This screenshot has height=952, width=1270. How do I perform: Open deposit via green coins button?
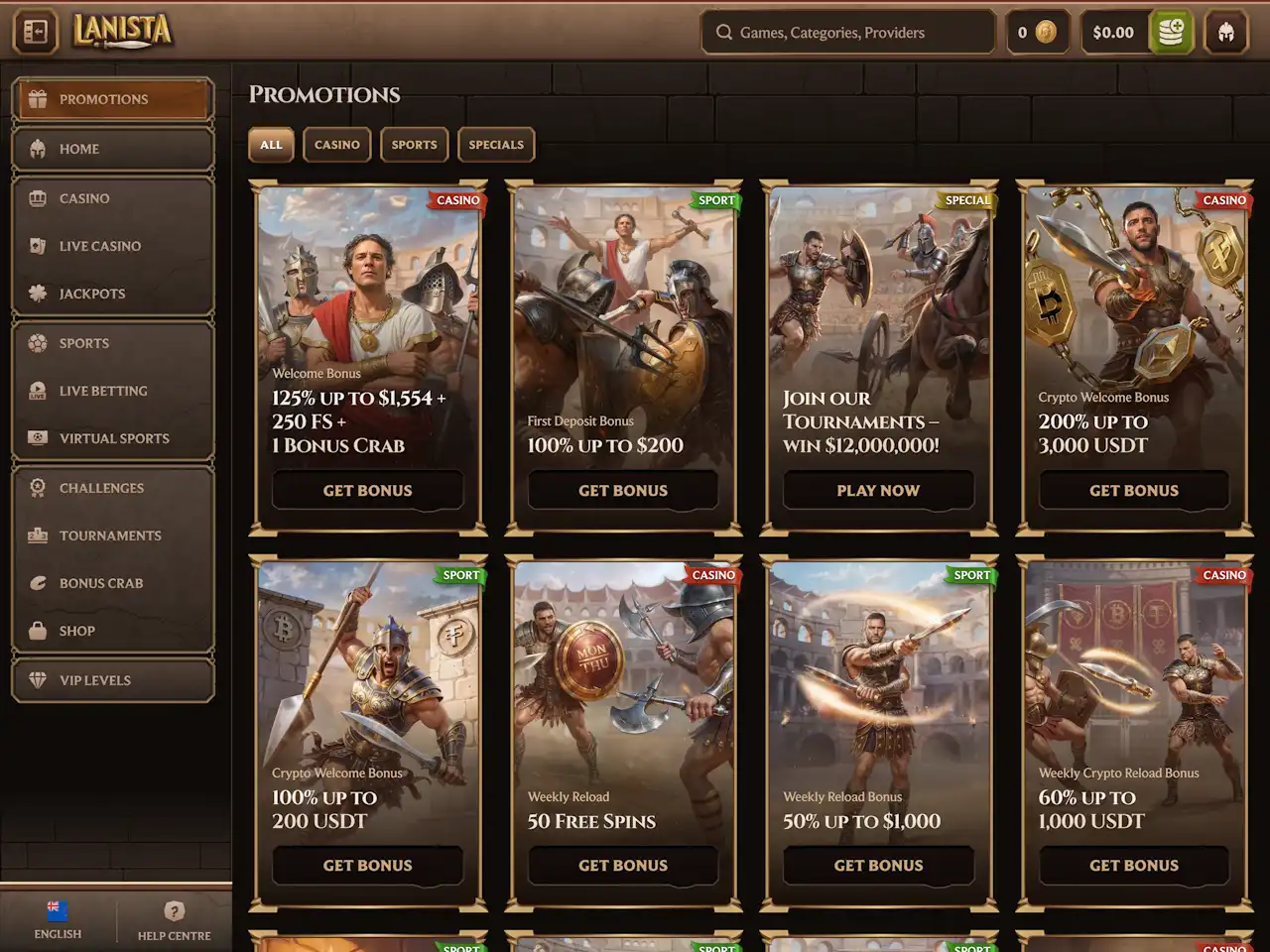point(1171,33)
